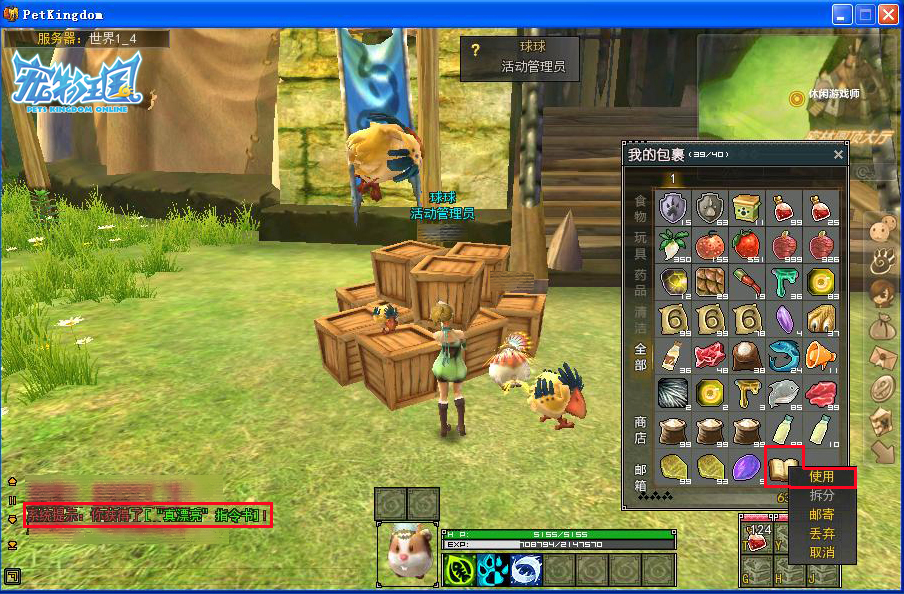This screenshot has width=904, height=594.
Task: Select 拆分 from the context menu
Action: click(821, 496)
